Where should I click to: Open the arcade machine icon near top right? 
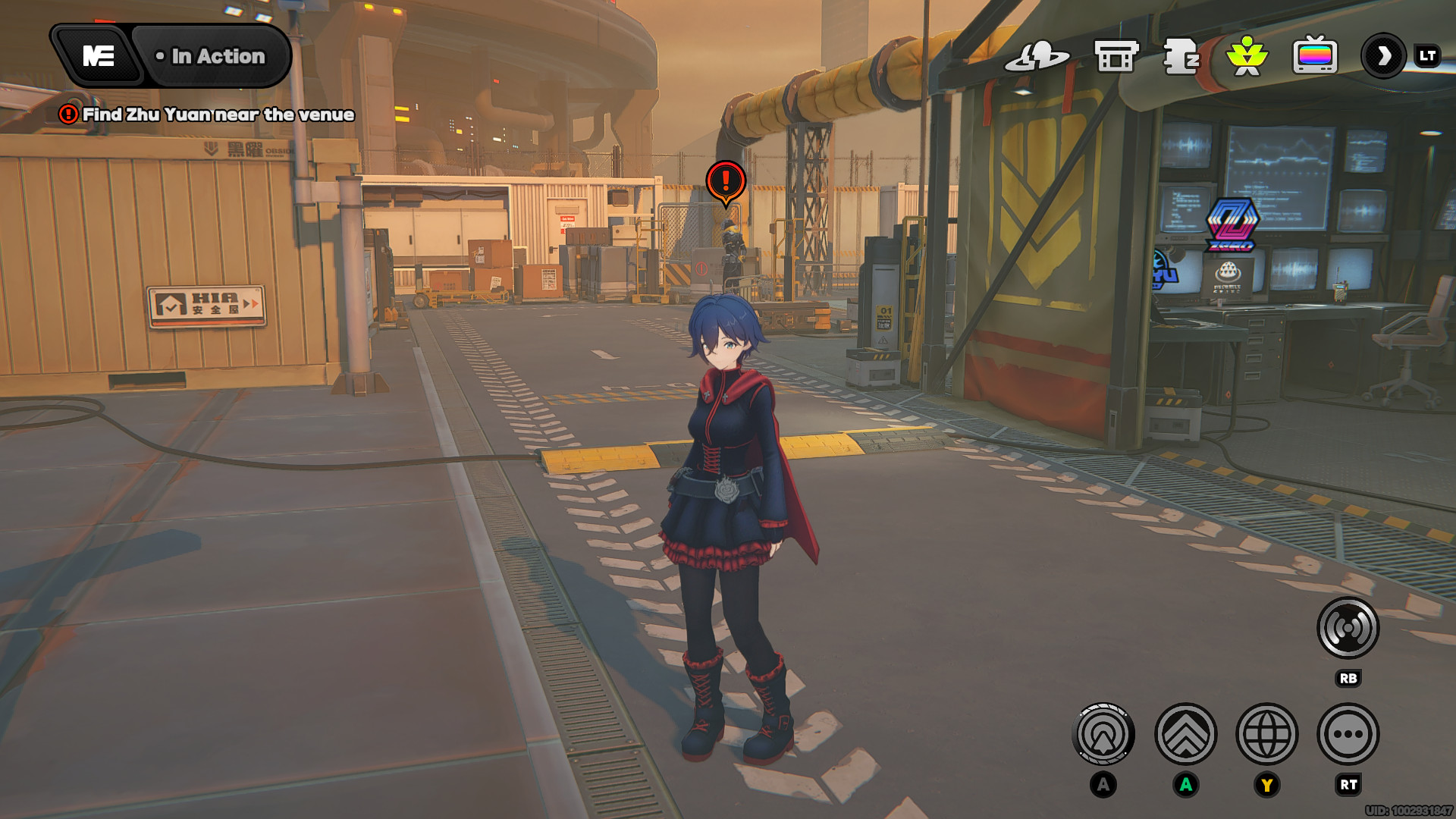pyautogui.click(x=1113, y=55)
